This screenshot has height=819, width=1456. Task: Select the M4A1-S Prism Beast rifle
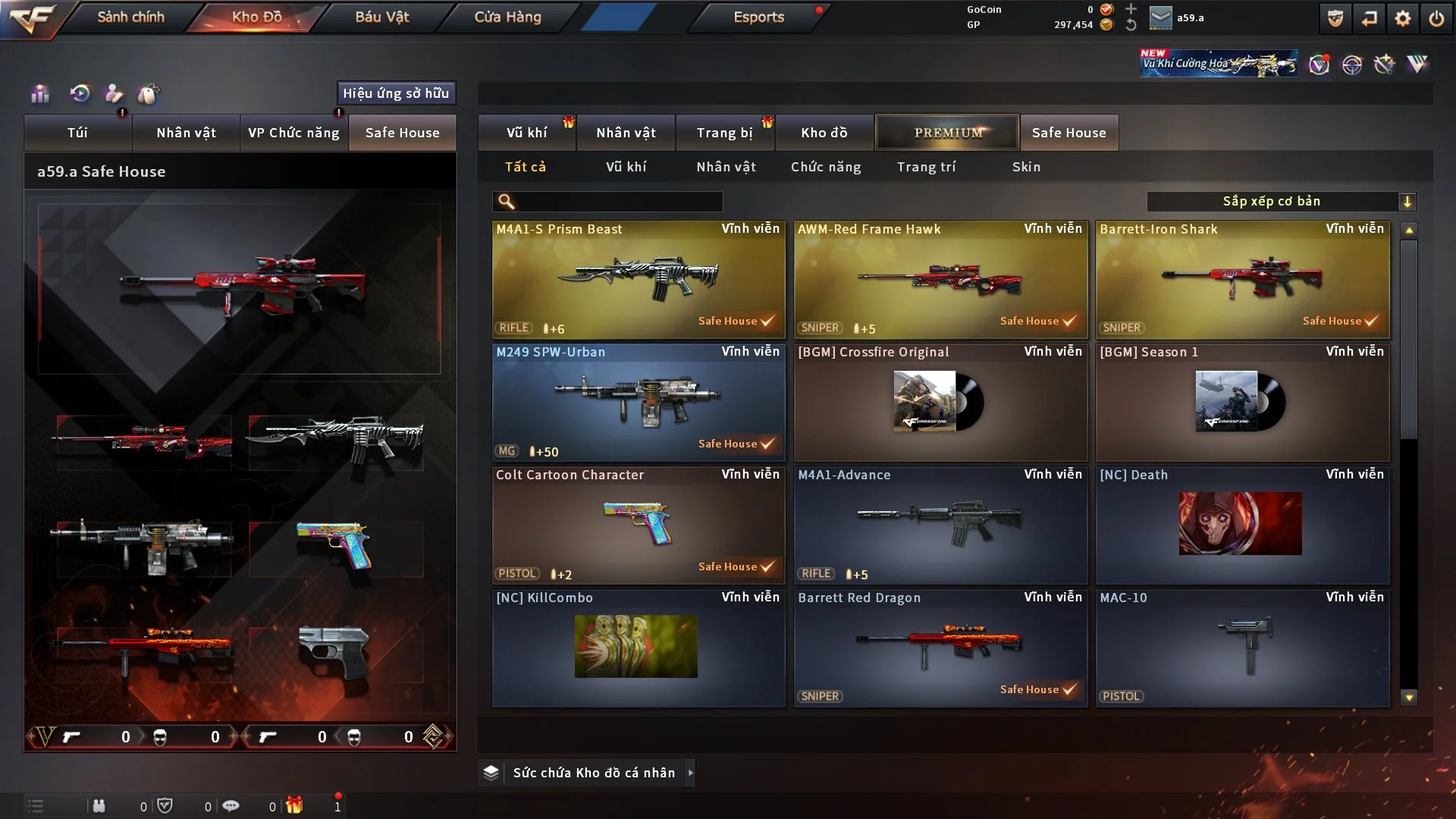point(639,279)
